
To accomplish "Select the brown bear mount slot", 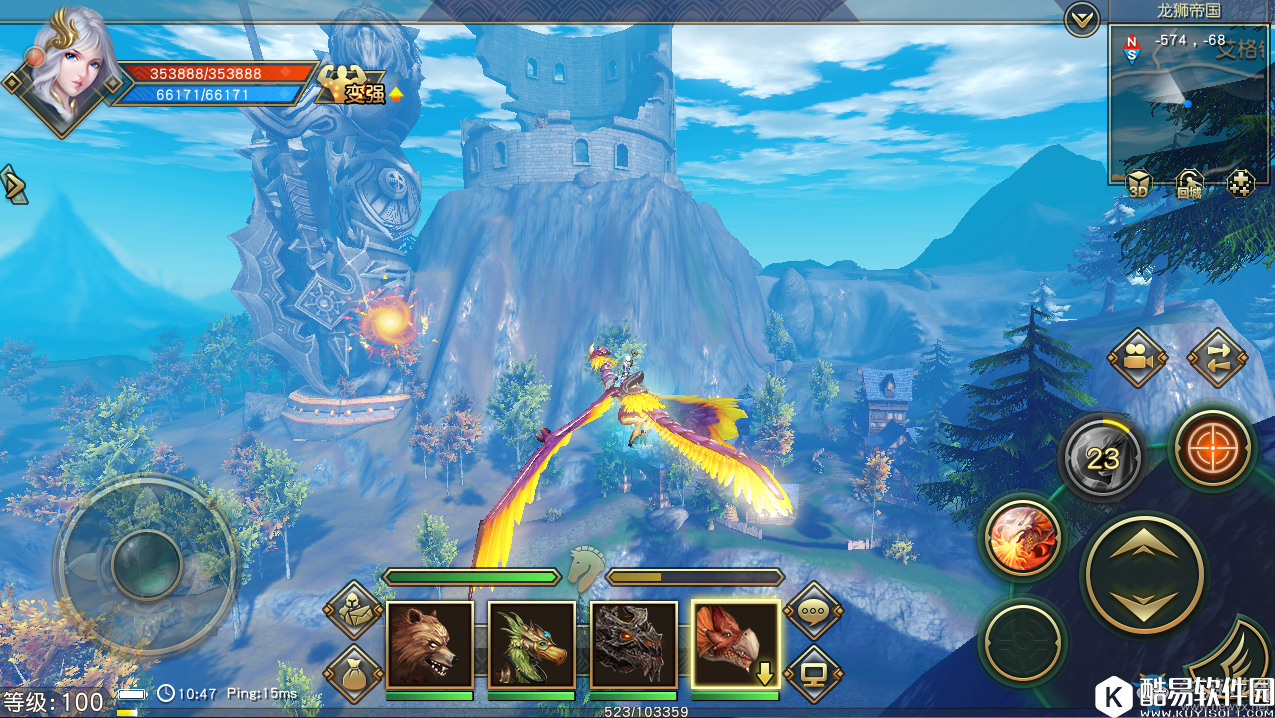I will (429, 645).
